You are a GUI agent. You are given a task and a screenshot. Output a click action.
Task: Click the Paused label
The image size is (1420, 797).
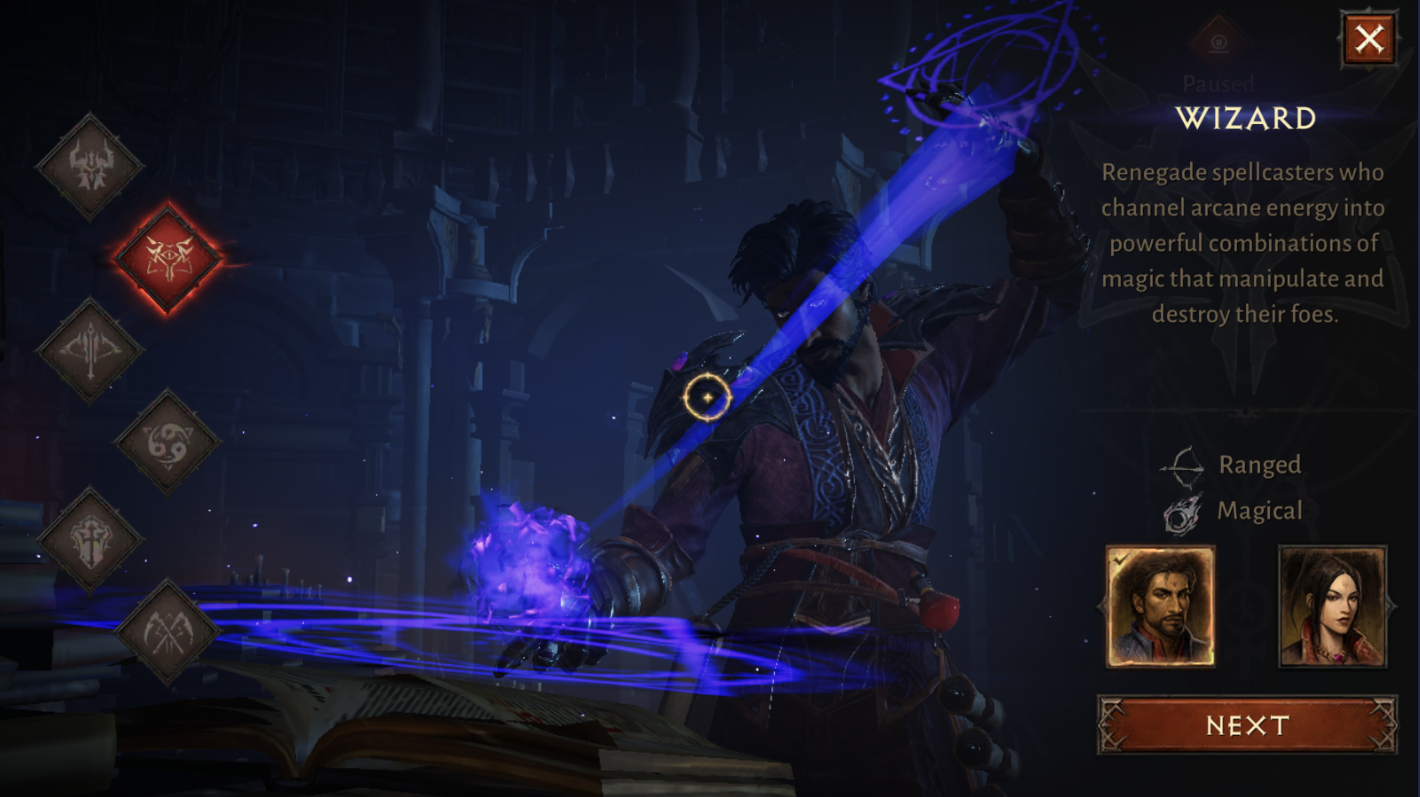click(1220, 84)
